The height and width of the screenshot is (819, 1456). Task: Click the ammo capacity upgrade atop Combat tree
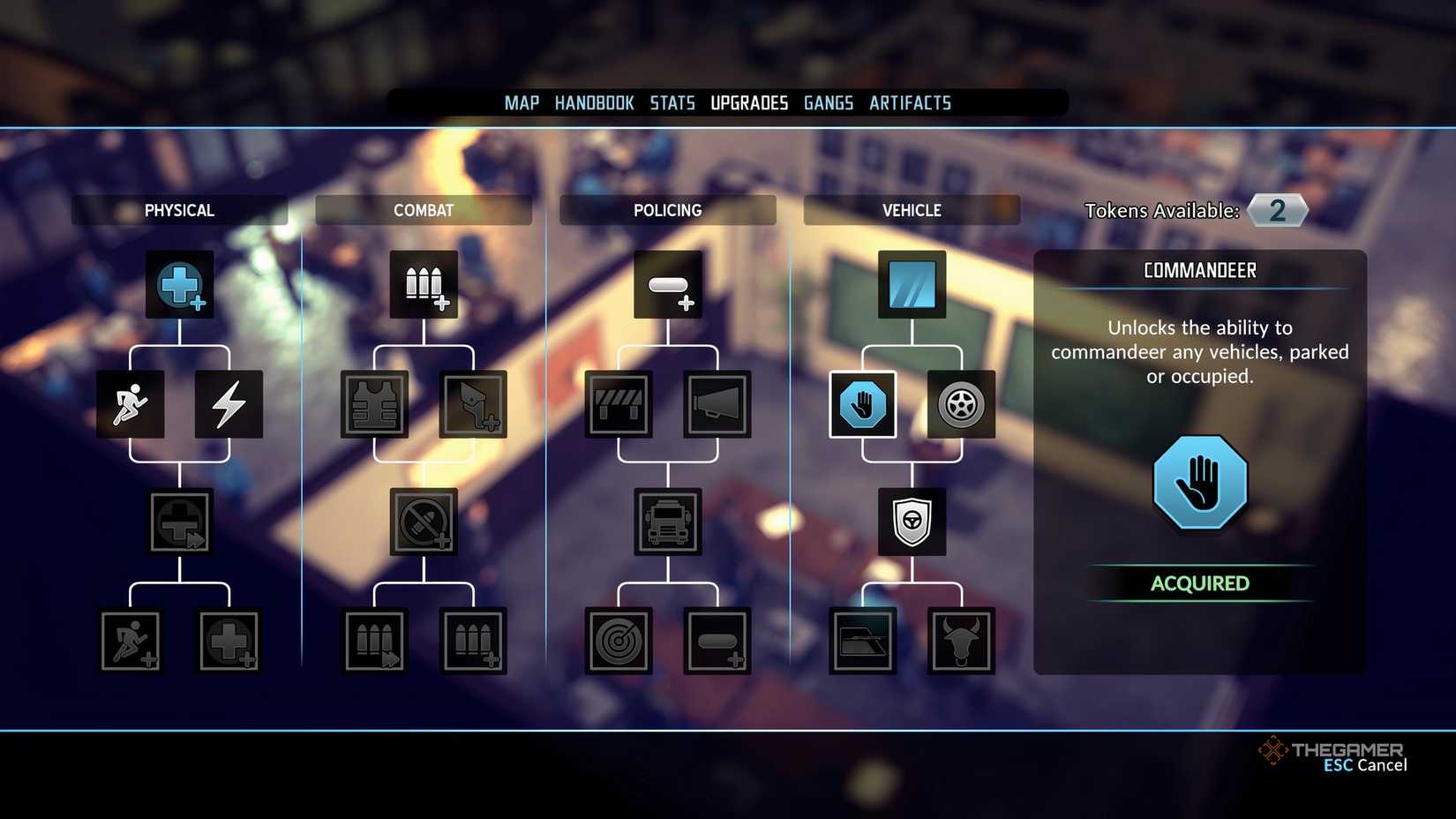pyautogui.click(x=424, y=284)
